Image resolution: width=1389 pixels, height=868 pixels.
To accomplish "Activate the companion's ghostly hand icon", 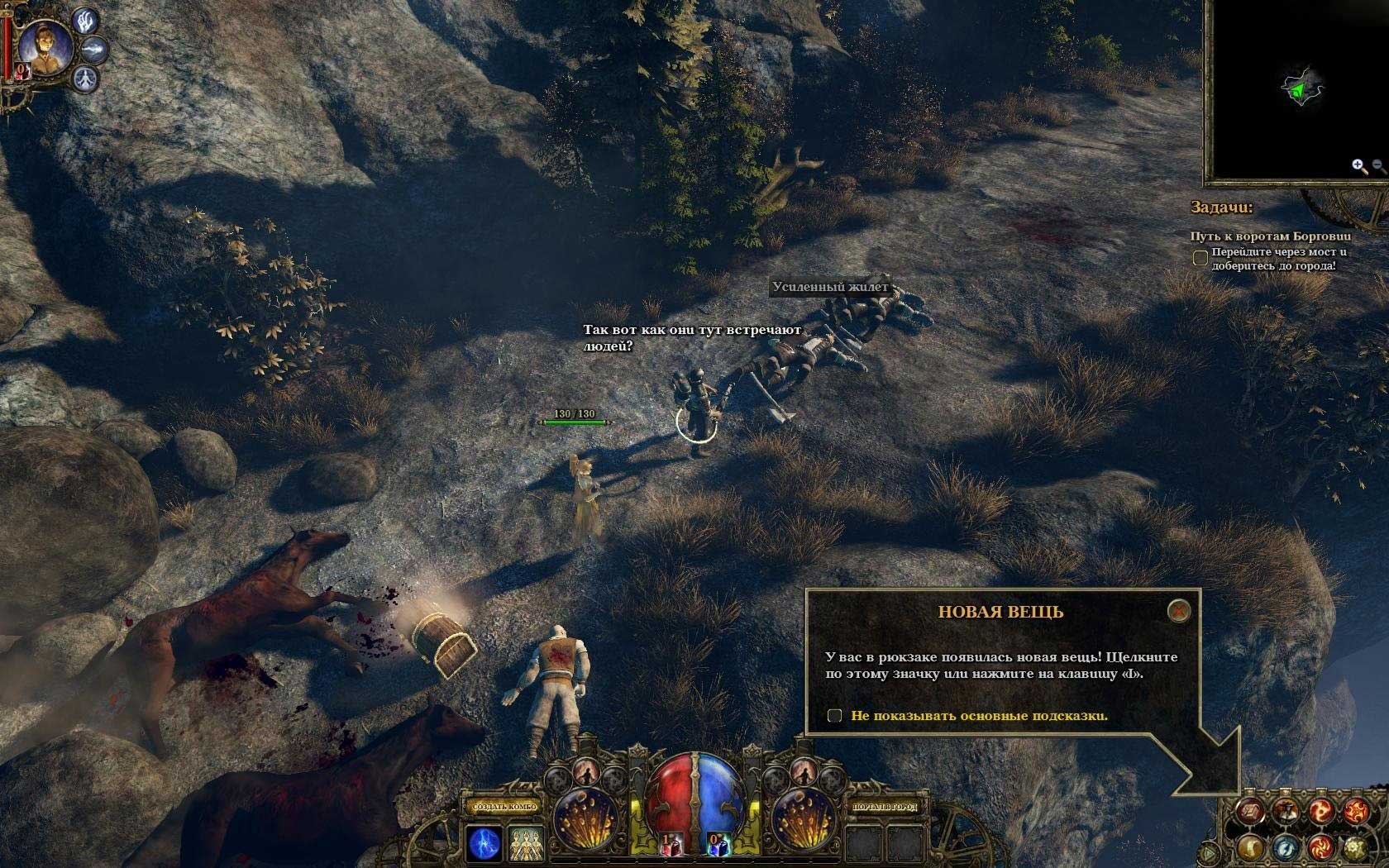I will (86, 21).
